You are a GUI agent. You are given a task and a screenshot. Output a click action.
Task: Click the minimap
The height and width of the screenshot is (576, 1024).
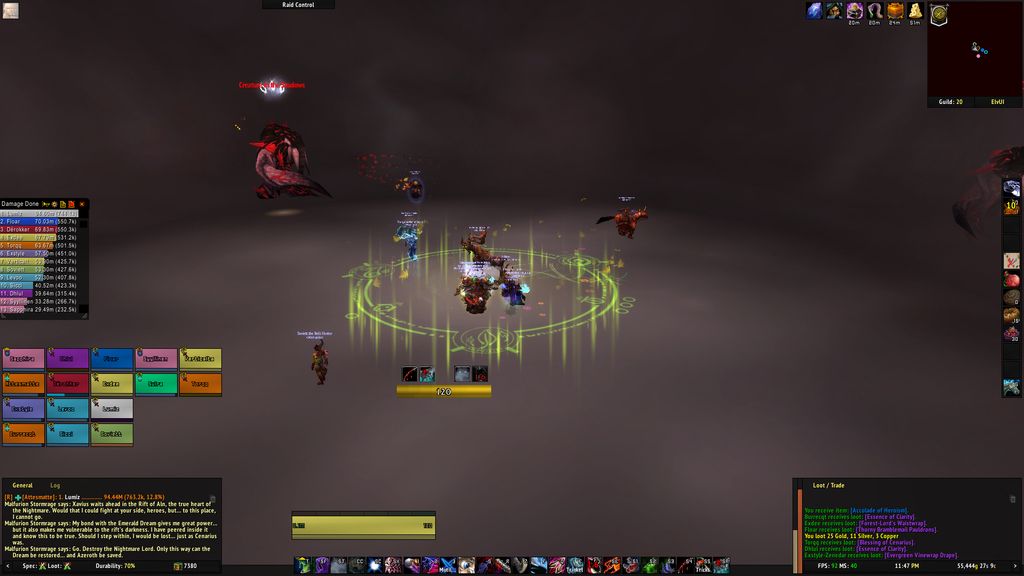[x=974, y=48]
